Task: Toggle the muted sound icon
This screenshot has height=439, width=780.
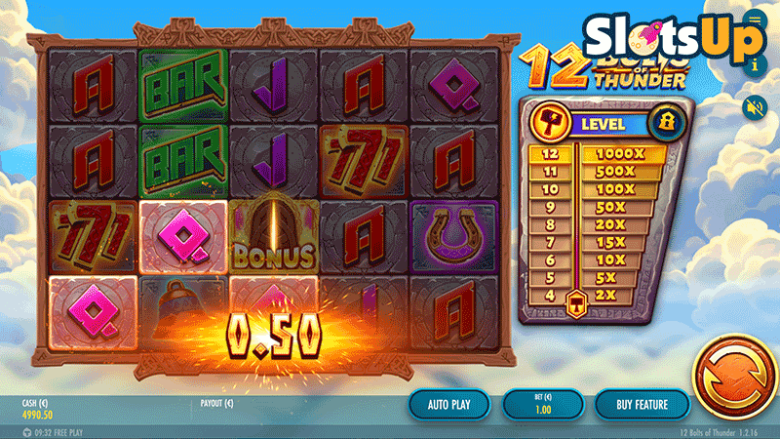Action: pyautogui.click(x=754, y=105)
